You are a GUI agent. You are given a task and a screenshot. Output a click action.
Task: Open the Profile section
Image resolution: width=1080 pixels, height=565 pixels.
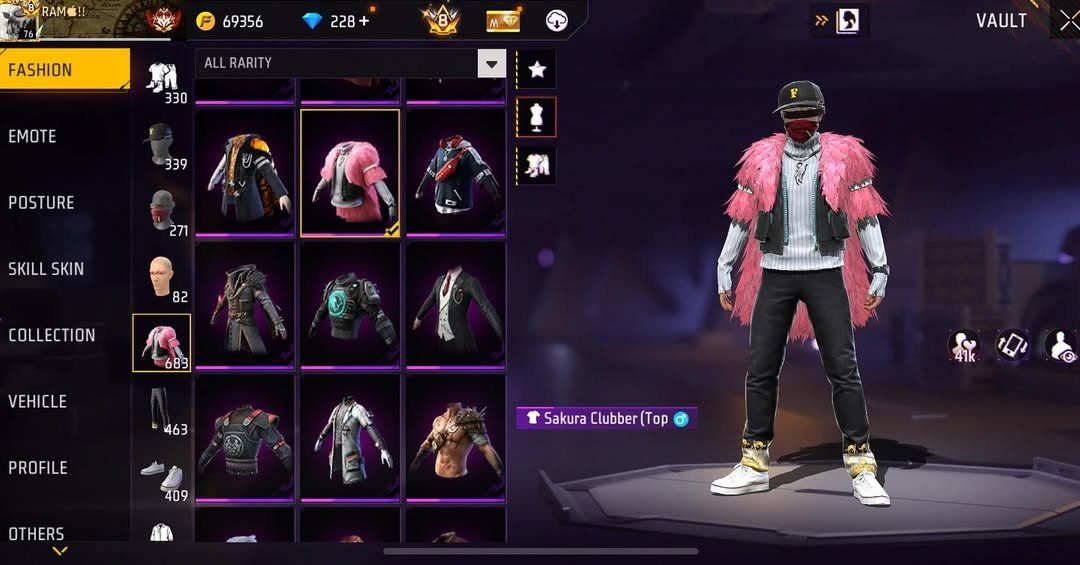[x=38, y=468]
